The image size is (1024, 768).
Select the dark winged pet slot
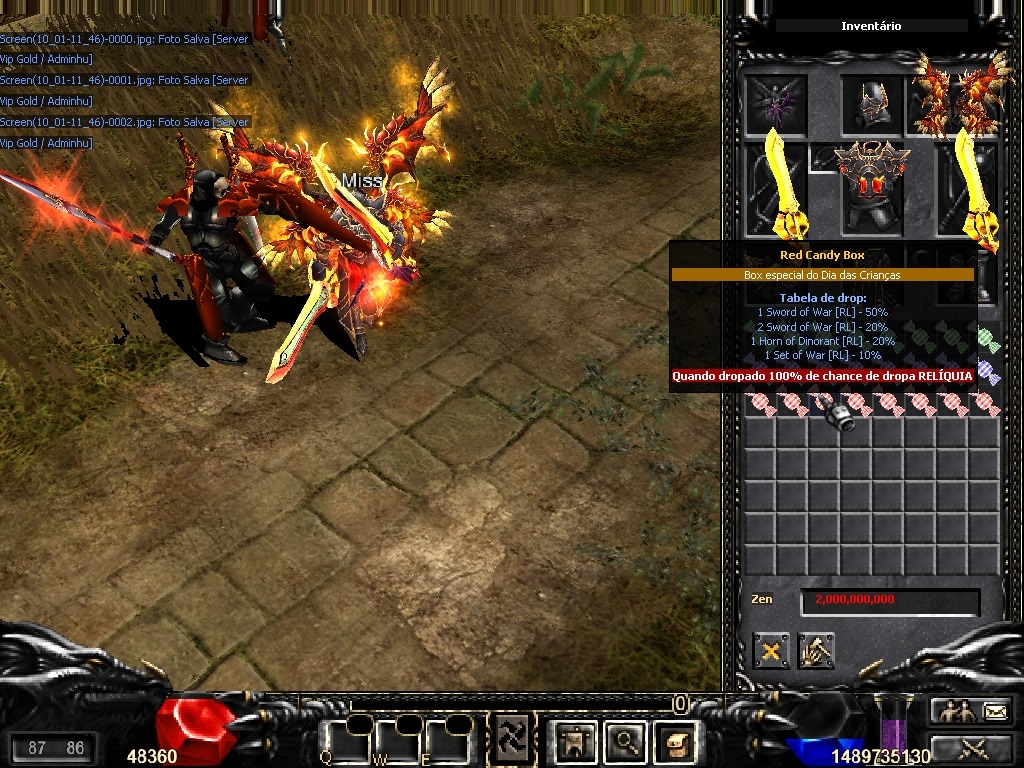pyautogui.click(x=776, y=103)
